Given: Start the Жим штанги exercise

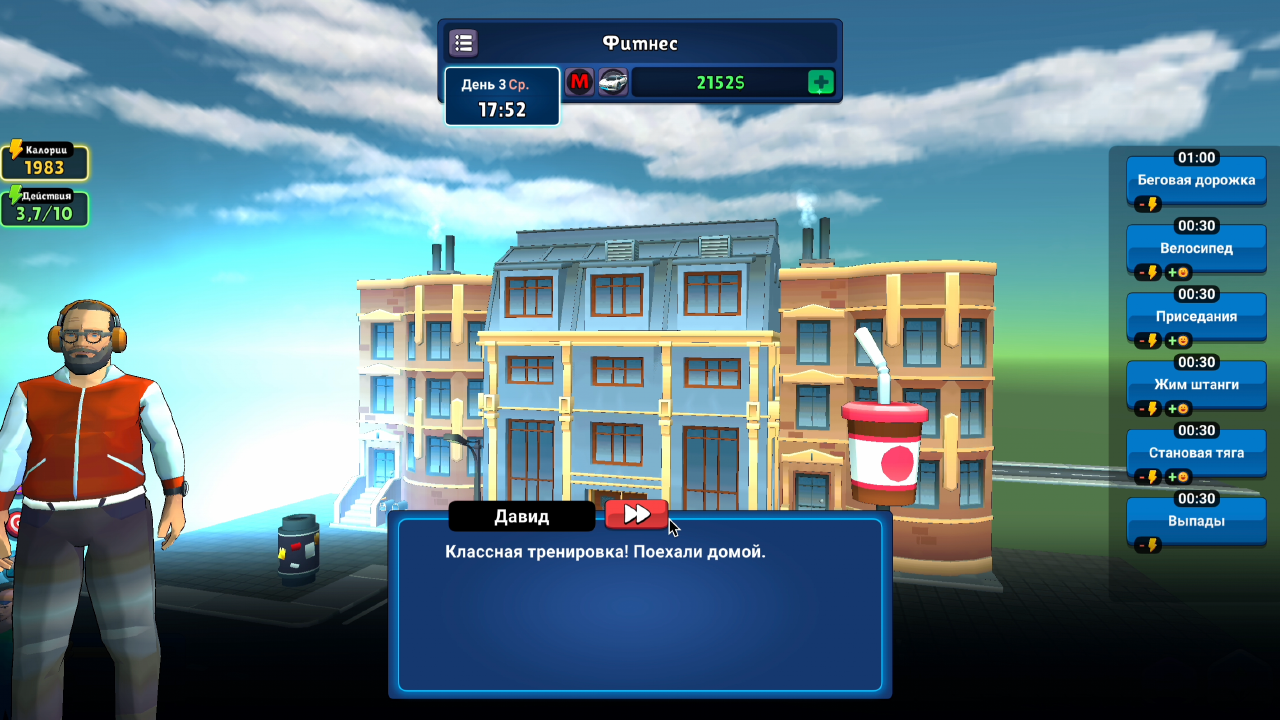Looking at the screenshot, I should pos(1196,385).
